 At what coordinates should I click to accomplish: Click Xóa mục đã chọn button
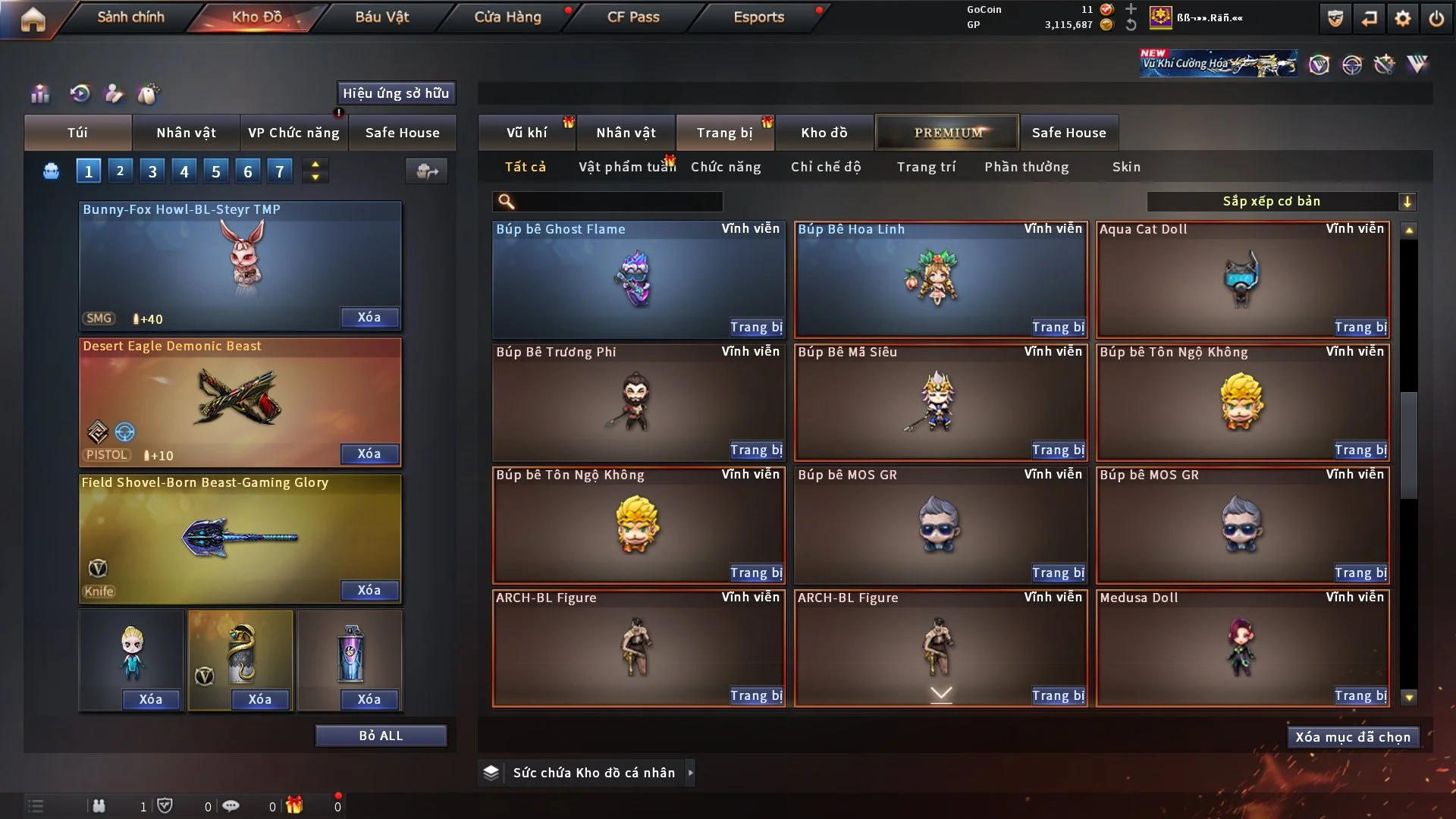pyautogui.click(x=1353, y=738)
